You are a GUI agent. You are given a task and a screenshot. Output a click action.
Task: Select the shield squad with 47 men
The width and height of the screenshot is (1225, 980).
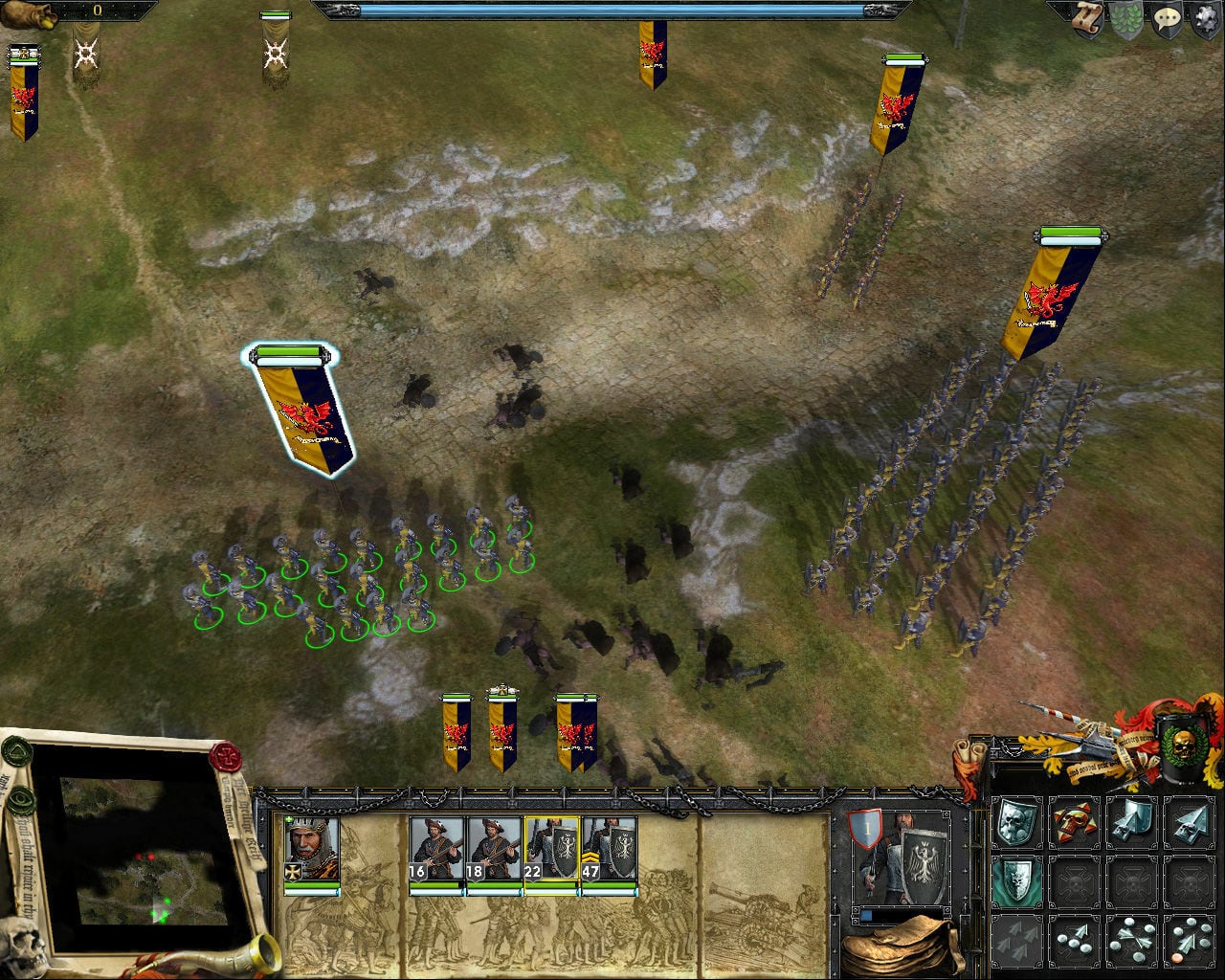(609, 849)
